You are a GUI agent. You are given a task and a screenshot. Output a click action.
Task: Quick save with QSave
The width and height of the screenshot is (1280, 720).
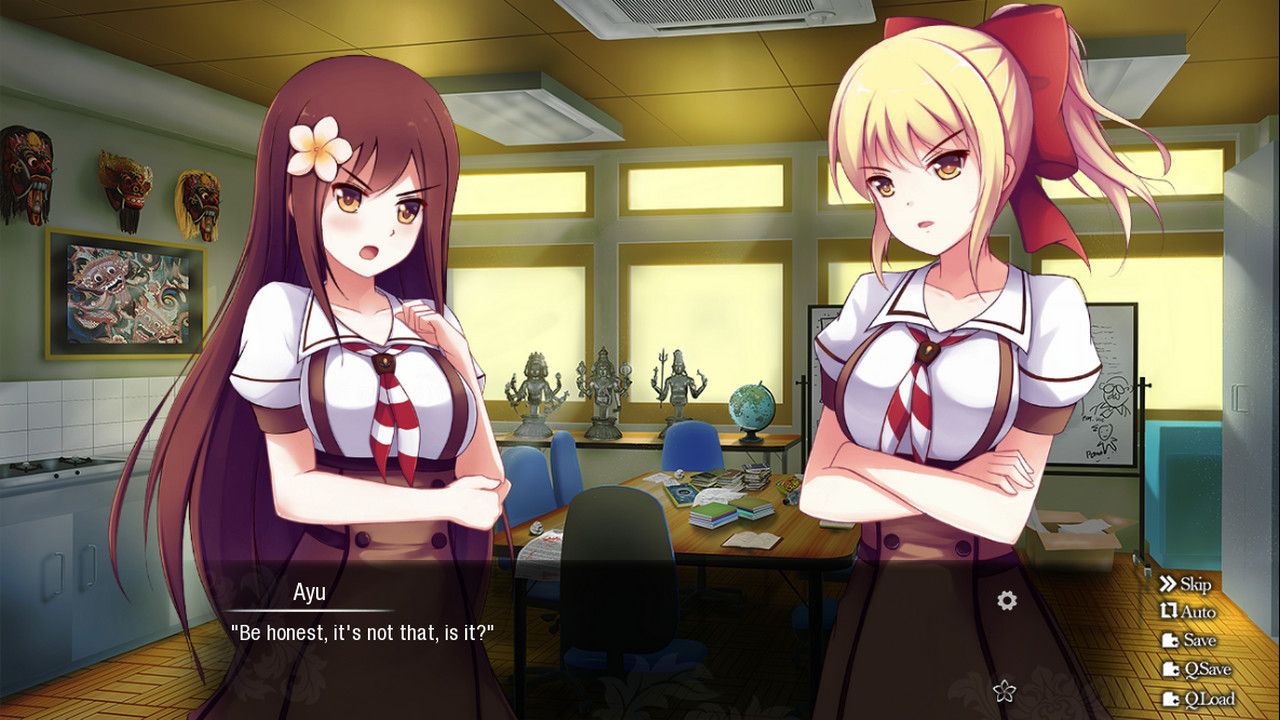tap(1196, 669)
